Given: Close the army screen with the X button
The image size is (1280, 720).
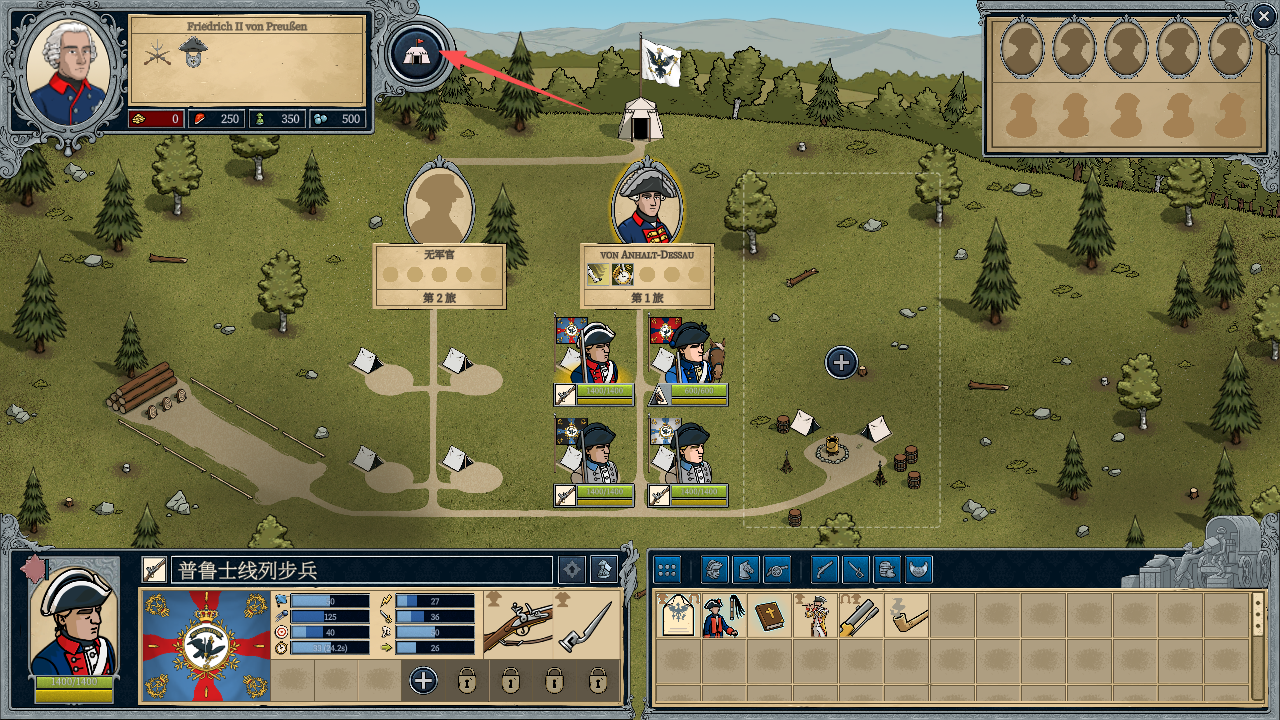Looking at the screenshot, I should point(1265,15).
